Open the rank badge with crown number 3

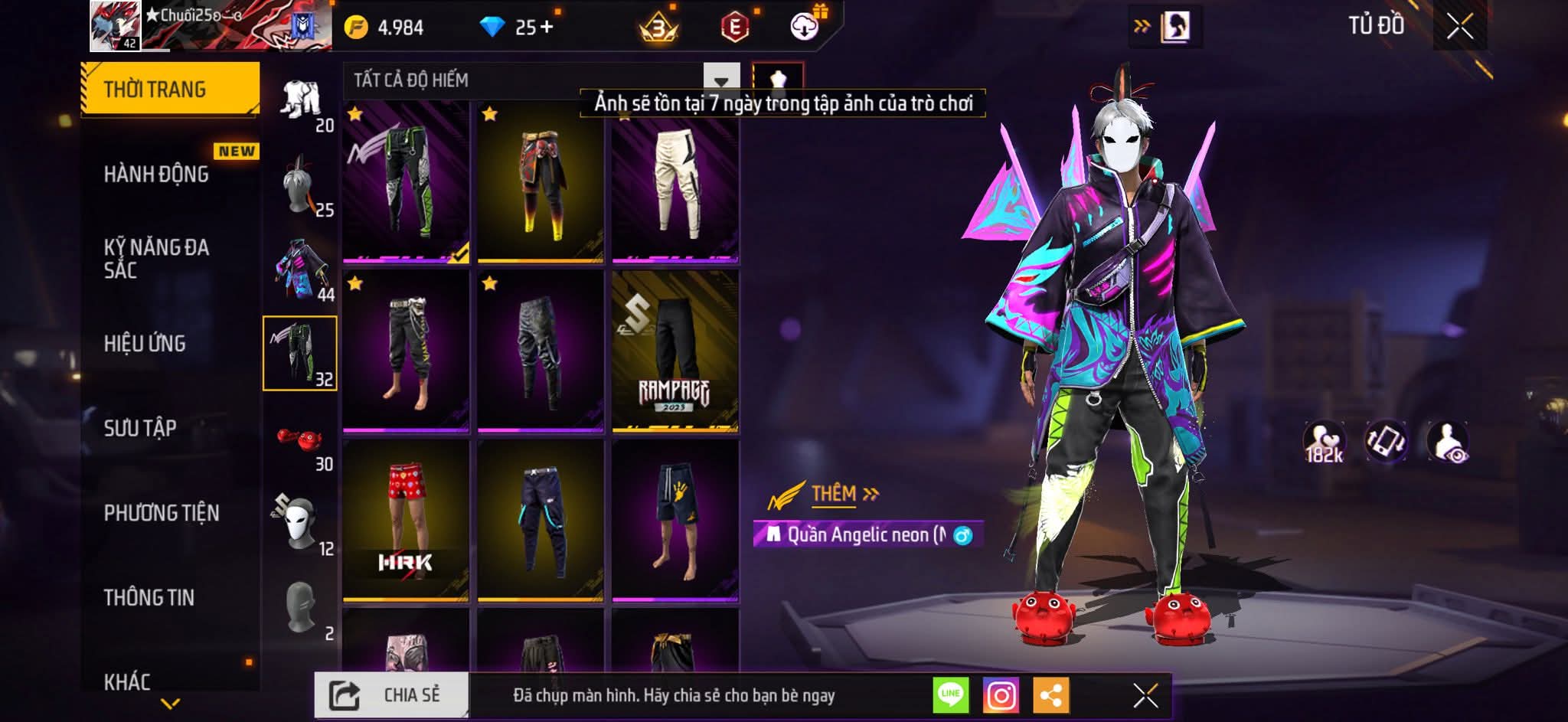pos(658,24)
